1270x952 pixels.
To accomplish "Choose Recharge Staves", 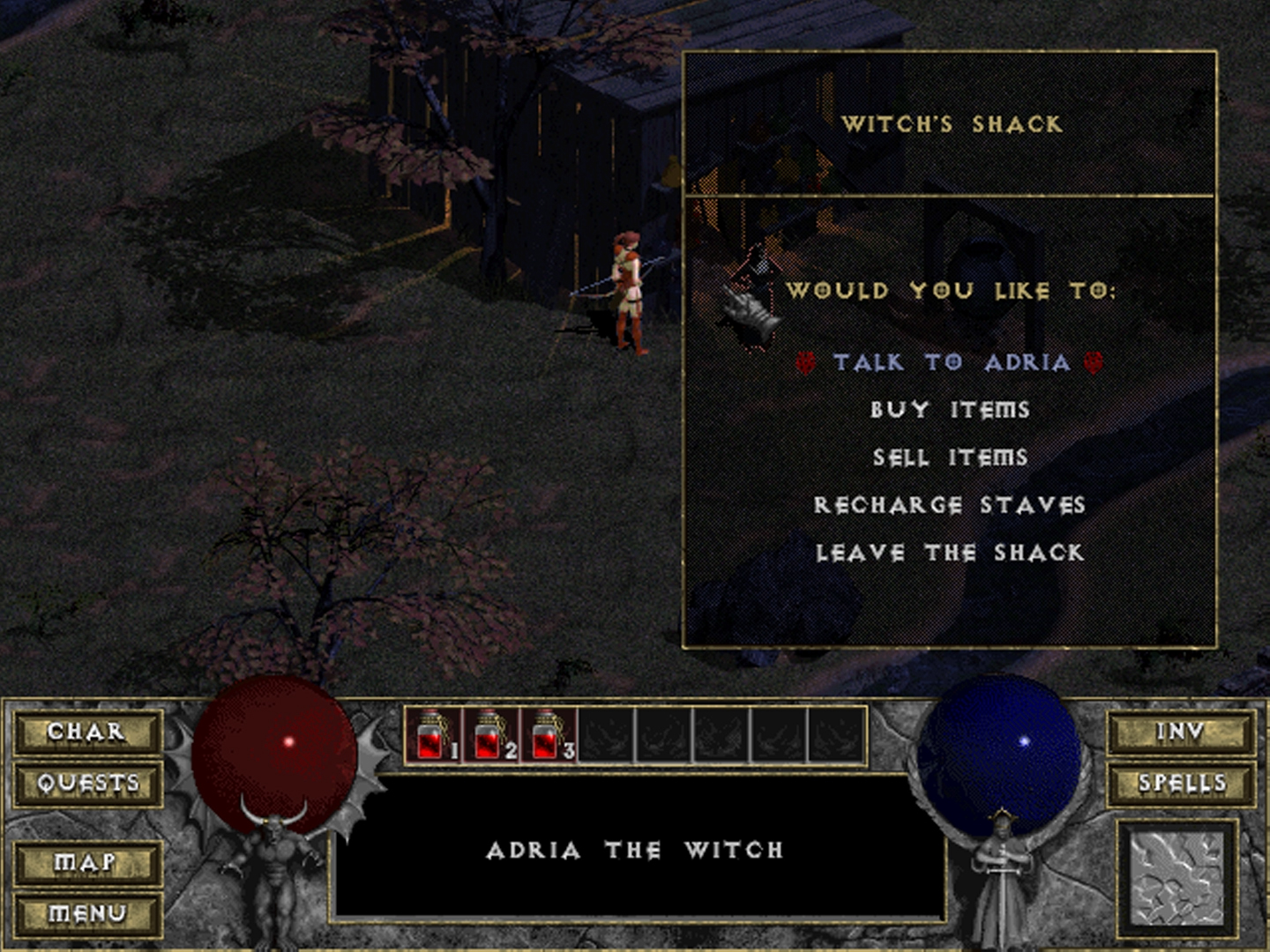I will point(950,505).
